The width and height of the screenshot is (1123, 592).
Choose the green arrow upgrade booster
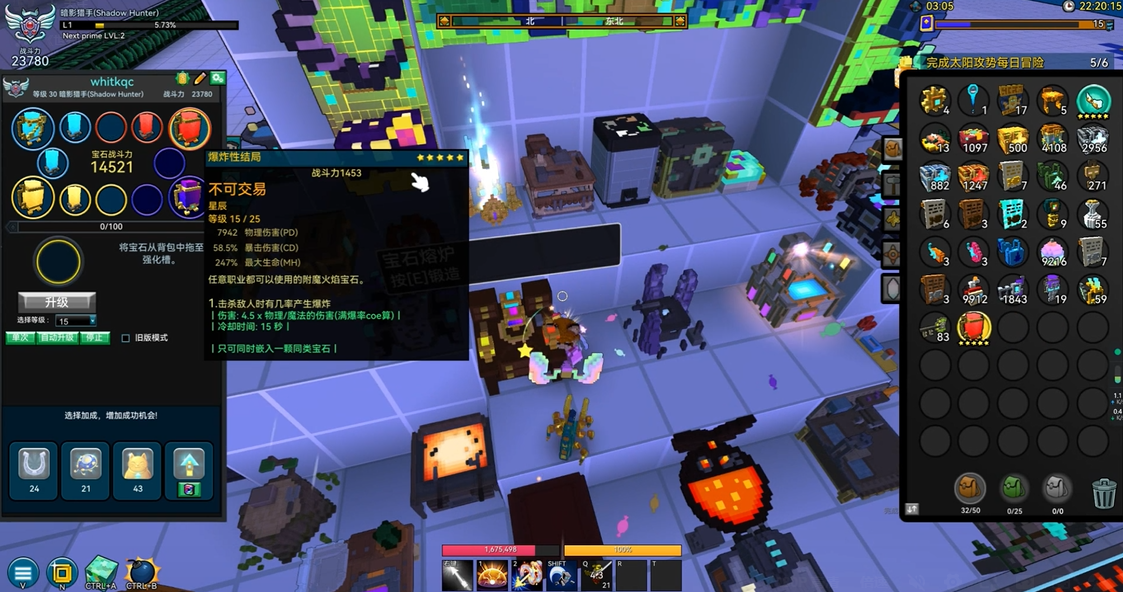tap(189, 468)
